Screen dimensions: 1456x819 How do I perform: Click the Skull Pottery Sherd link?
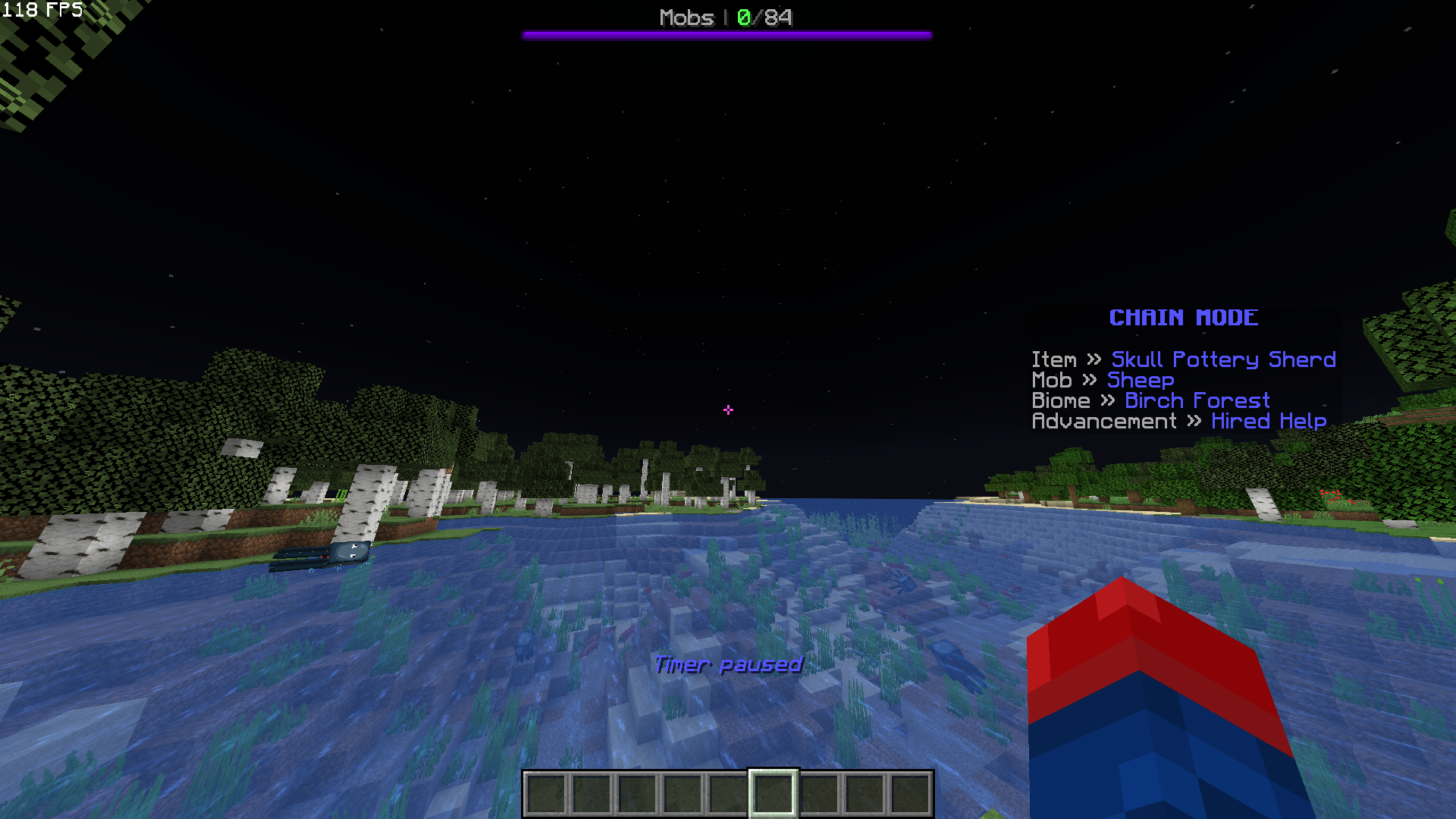1222,359
